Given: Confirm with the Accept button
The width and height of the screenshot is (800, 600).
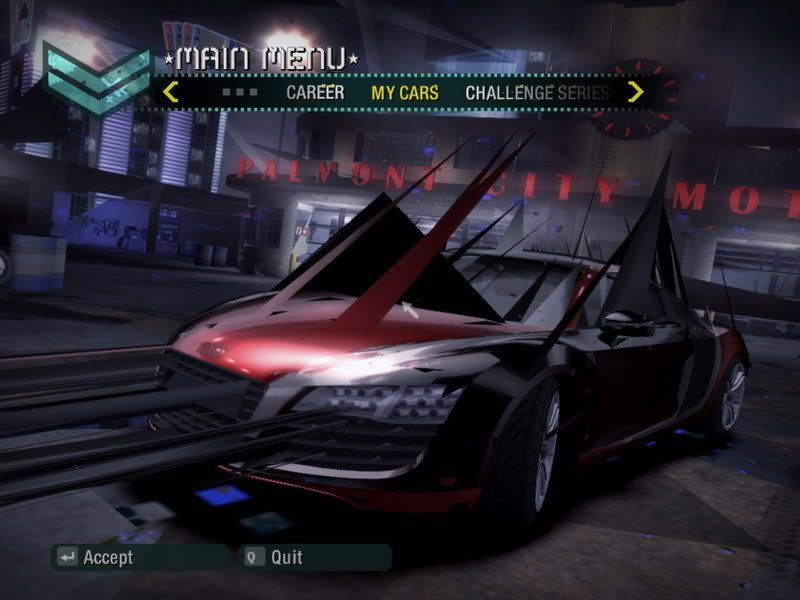Looking at the screenshot, I should tap(96, 557).
